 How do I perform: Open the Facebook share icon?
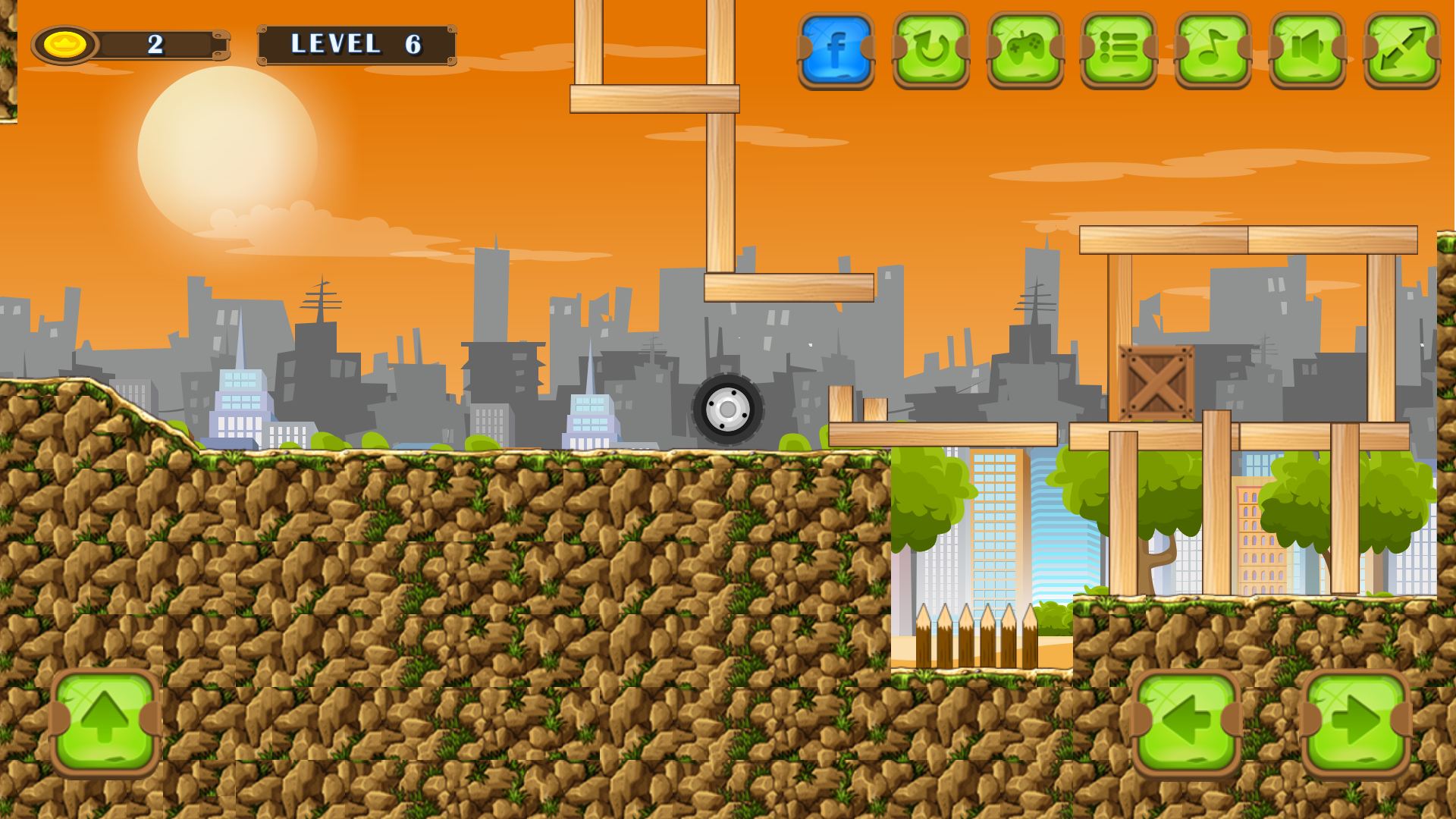[x=836, y=49]
